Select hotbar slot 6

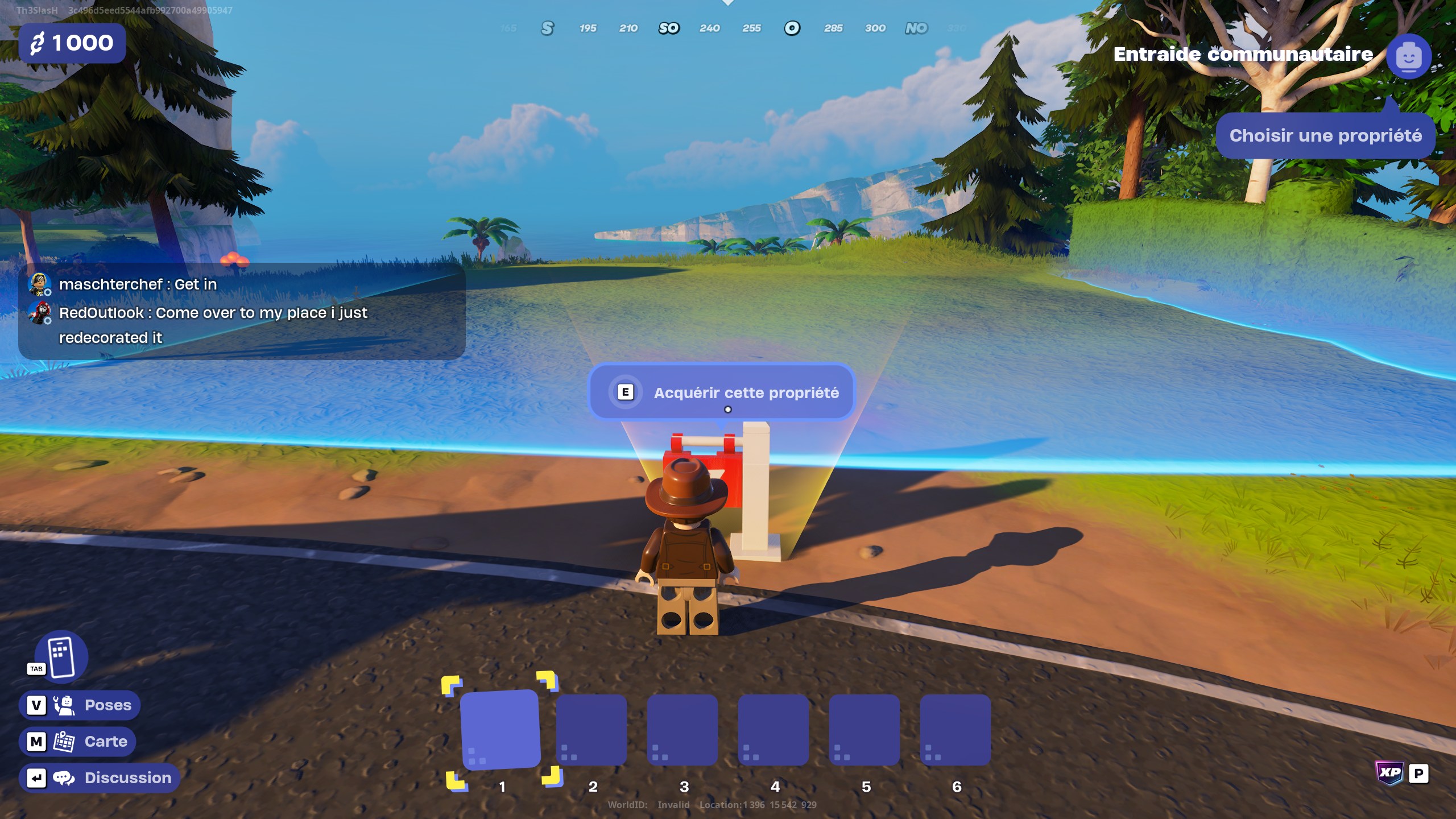pos(957,731)
